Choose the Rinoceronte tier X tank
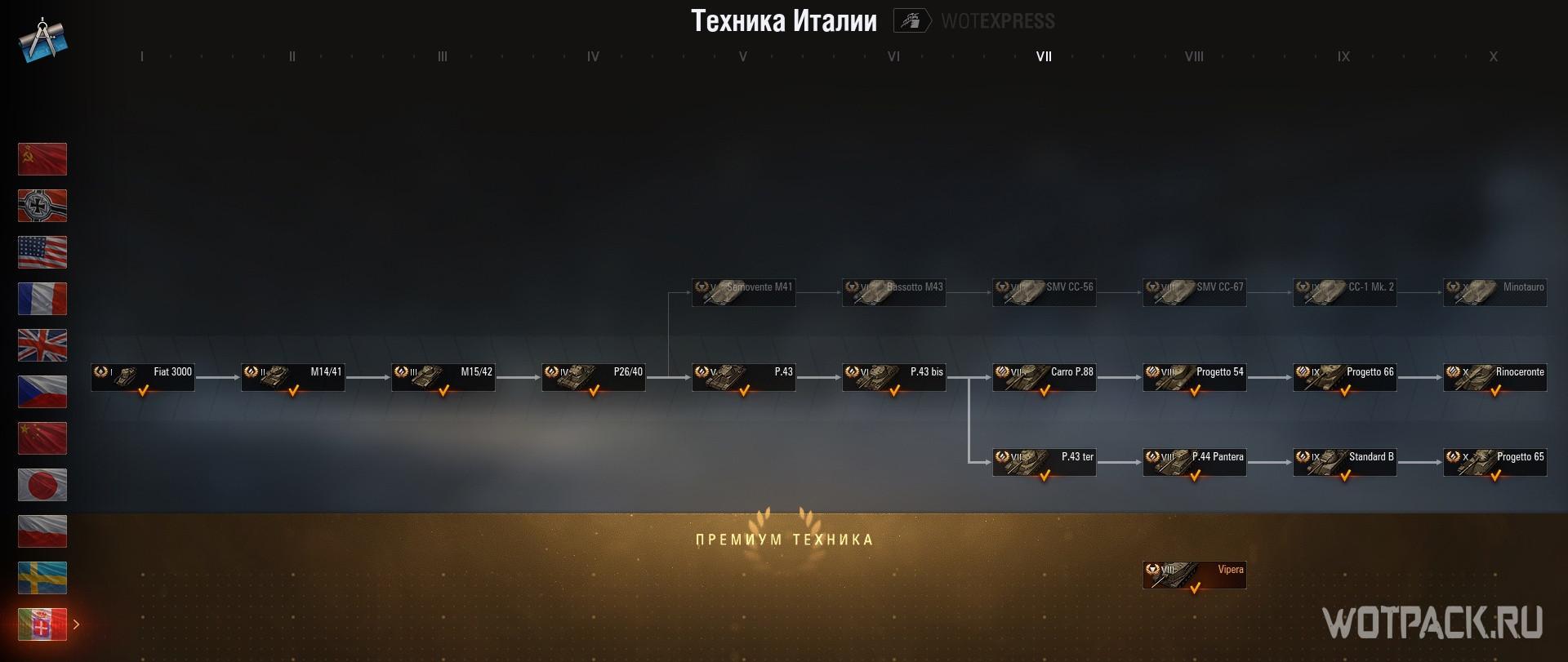 tap(1495, 378)
